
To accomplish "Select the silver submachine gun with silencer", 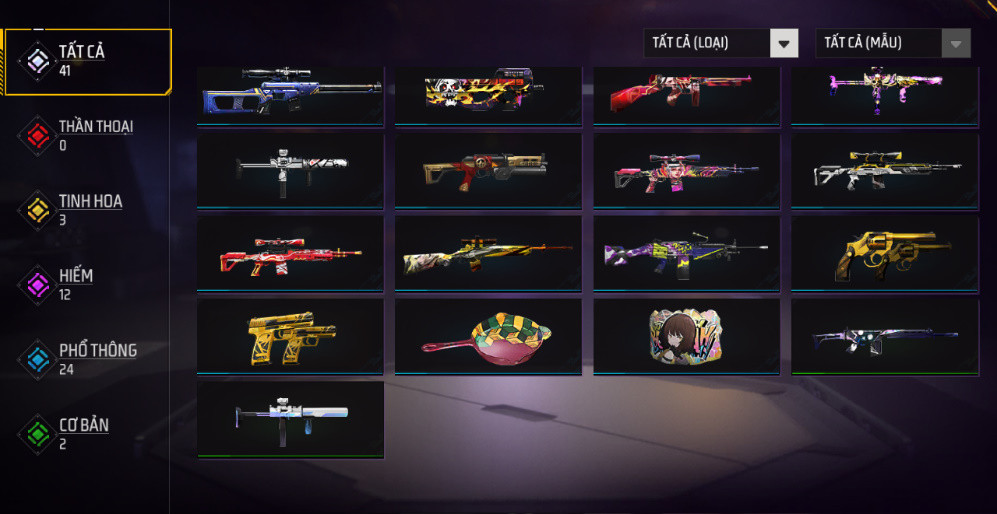I will pyautogui.click(x=290, y=418).
